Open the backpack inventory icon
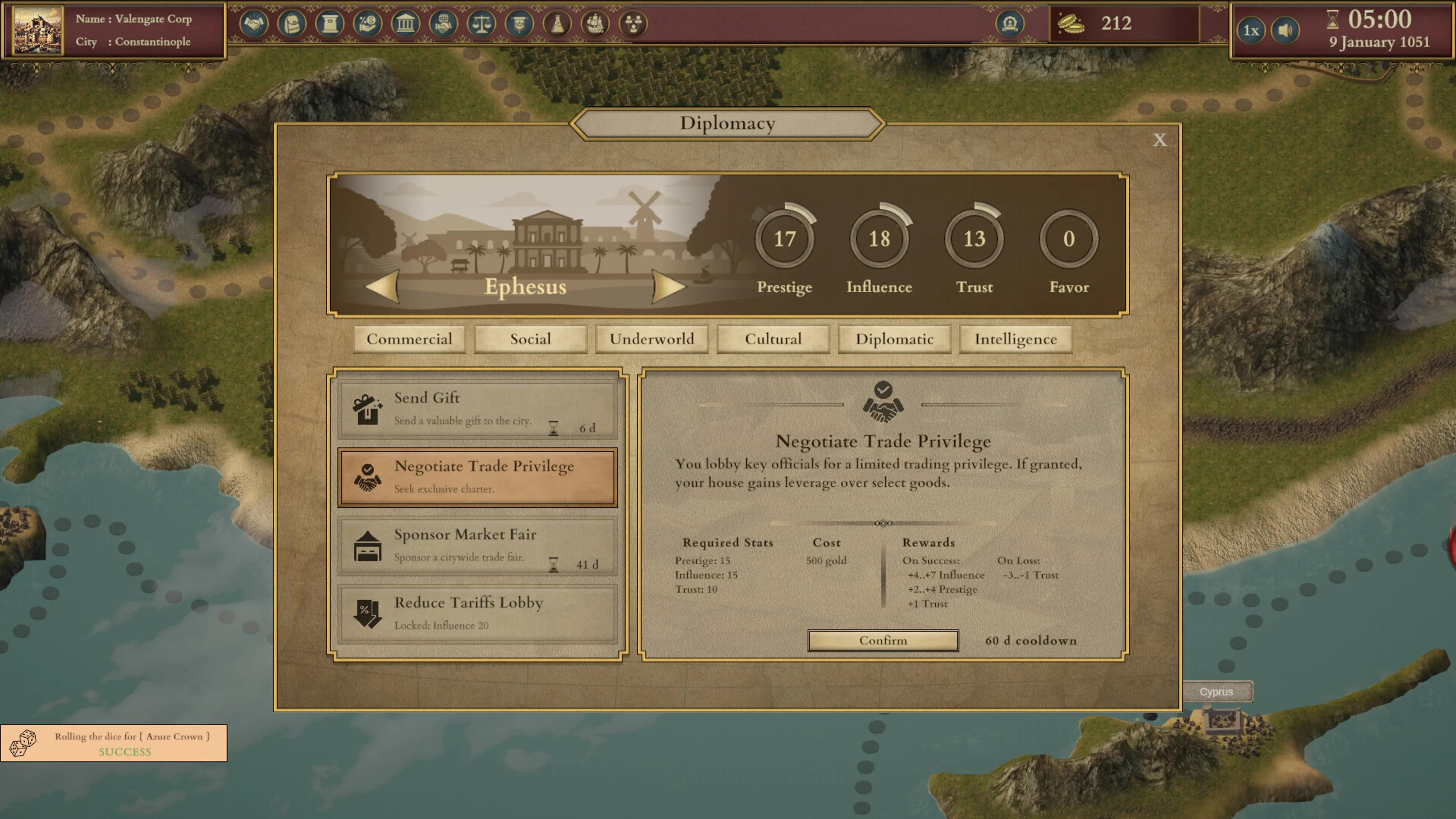 (292, 24)
